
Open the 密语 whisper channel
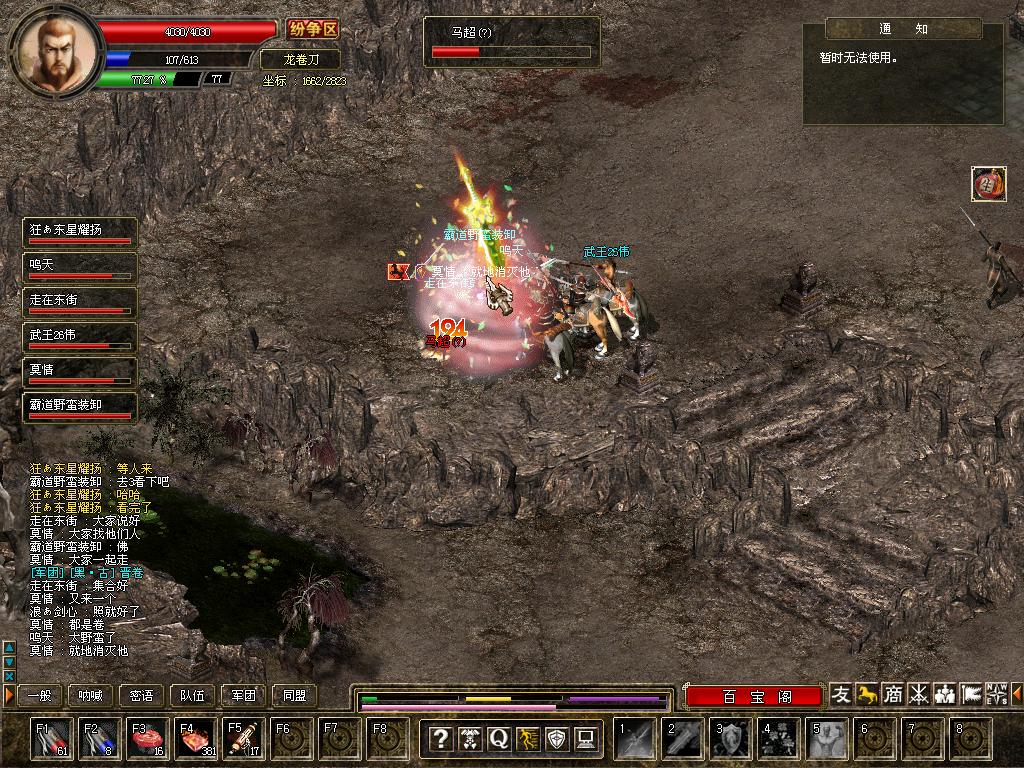tap(142, 696)
